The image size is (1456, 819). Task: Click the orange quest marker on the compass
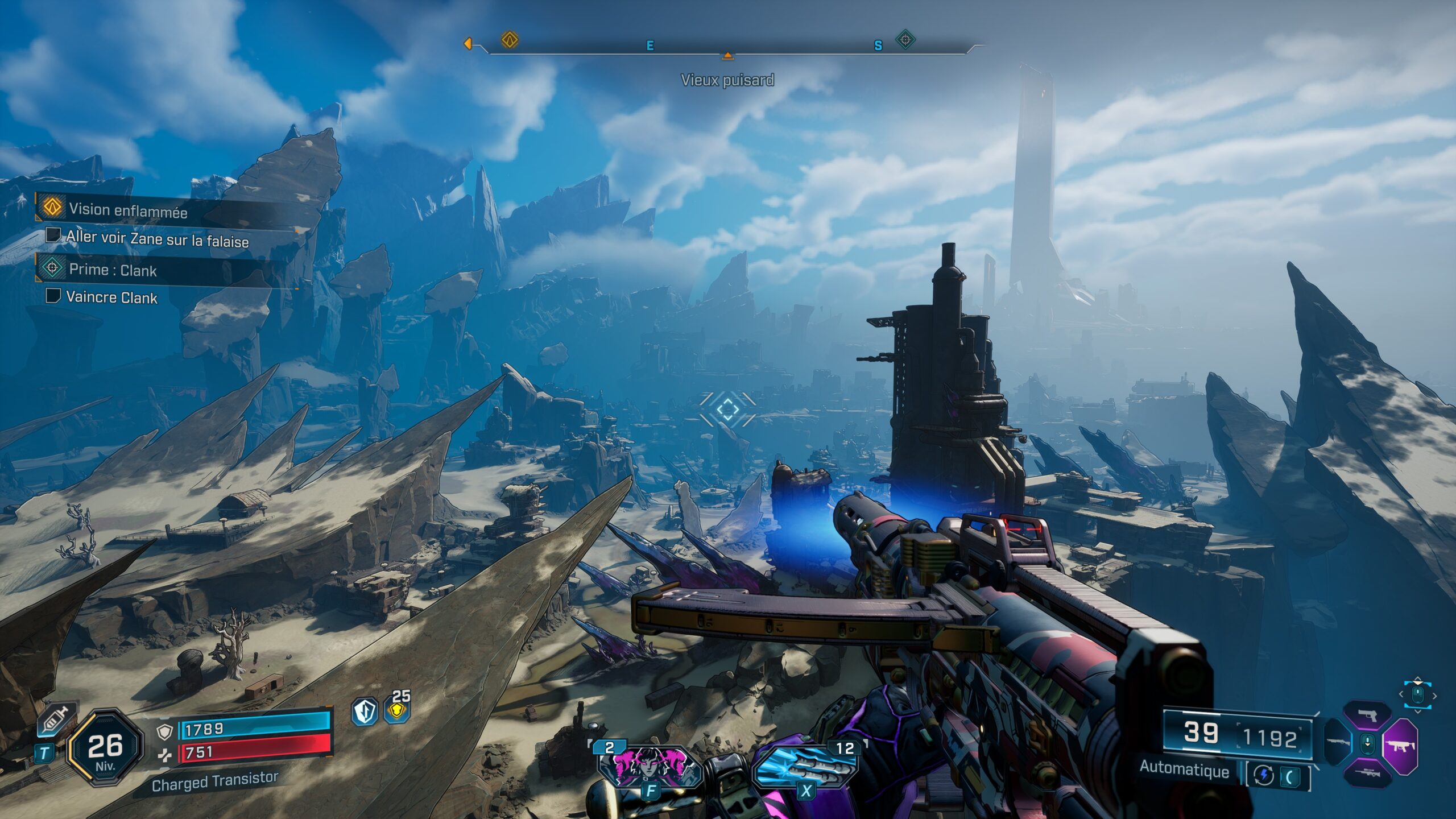tap(510, 40)
